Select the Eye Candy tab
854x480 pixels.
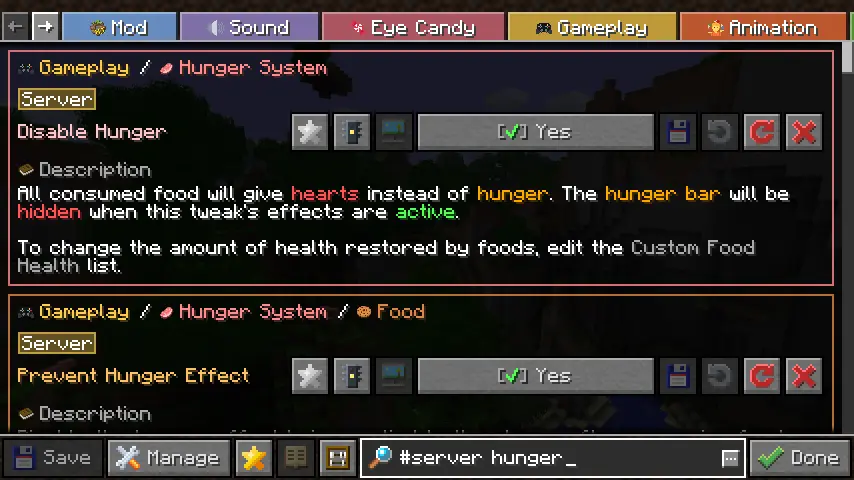tap(413, 27)
